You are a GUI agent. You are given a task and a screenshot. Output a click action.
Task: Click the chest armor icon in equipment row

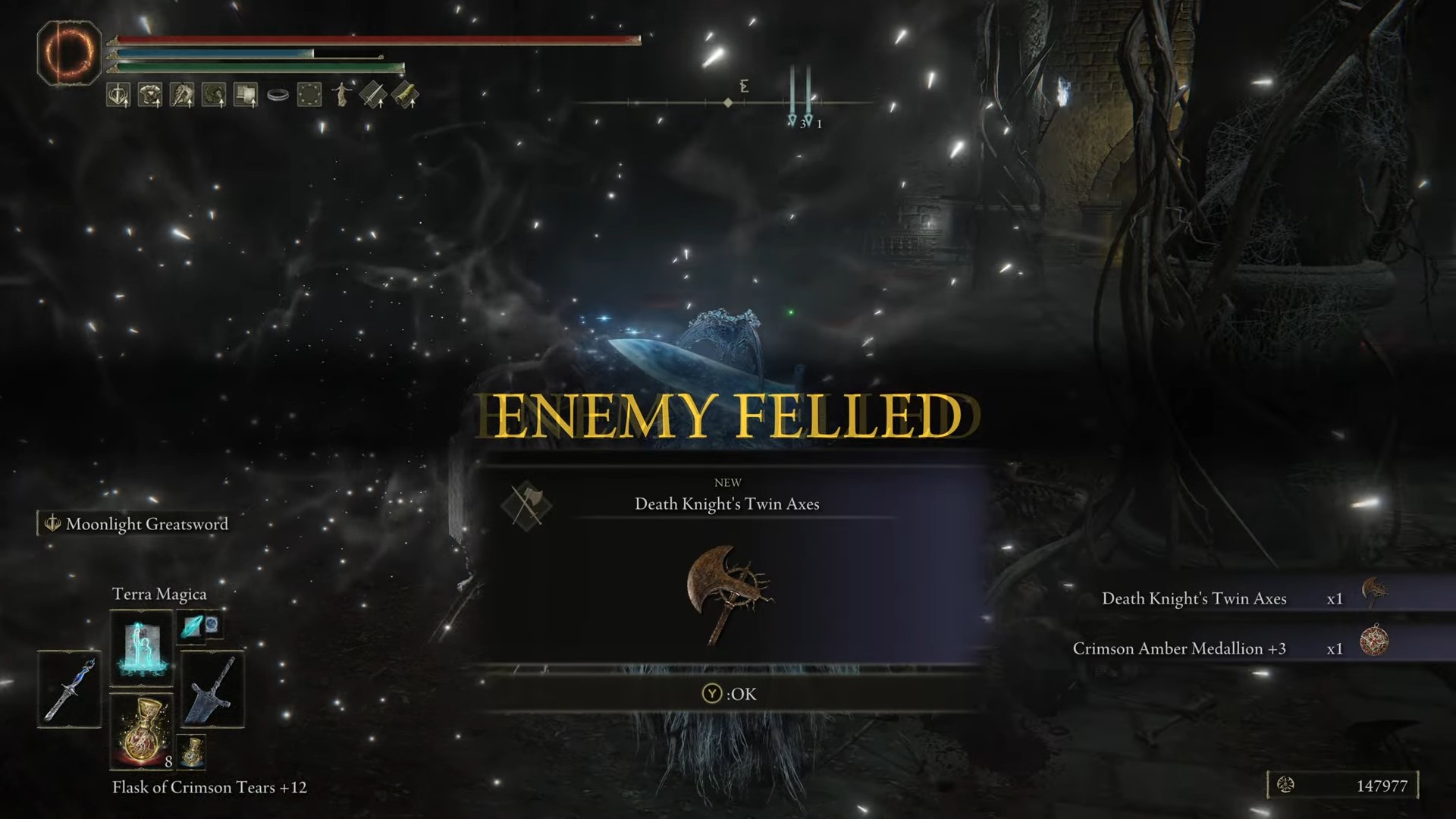[x=149, y=94]
